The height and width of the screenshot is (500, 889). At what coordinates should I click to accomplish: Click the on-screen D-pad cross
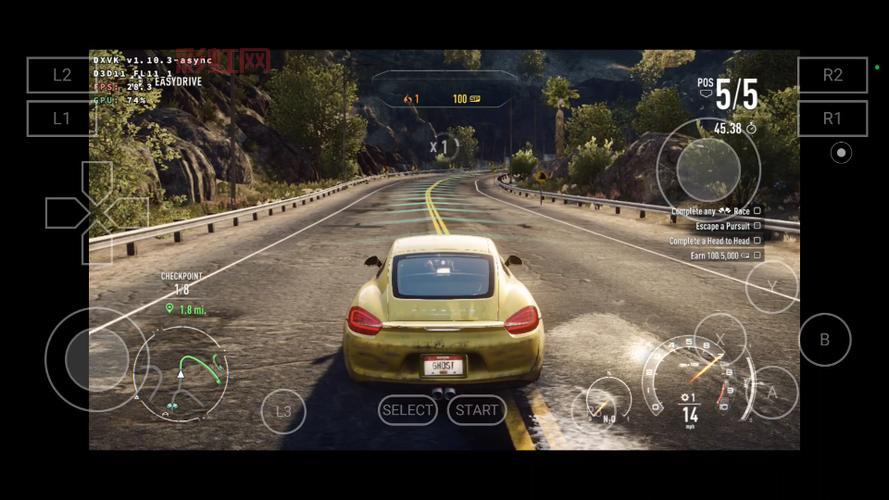97,212
